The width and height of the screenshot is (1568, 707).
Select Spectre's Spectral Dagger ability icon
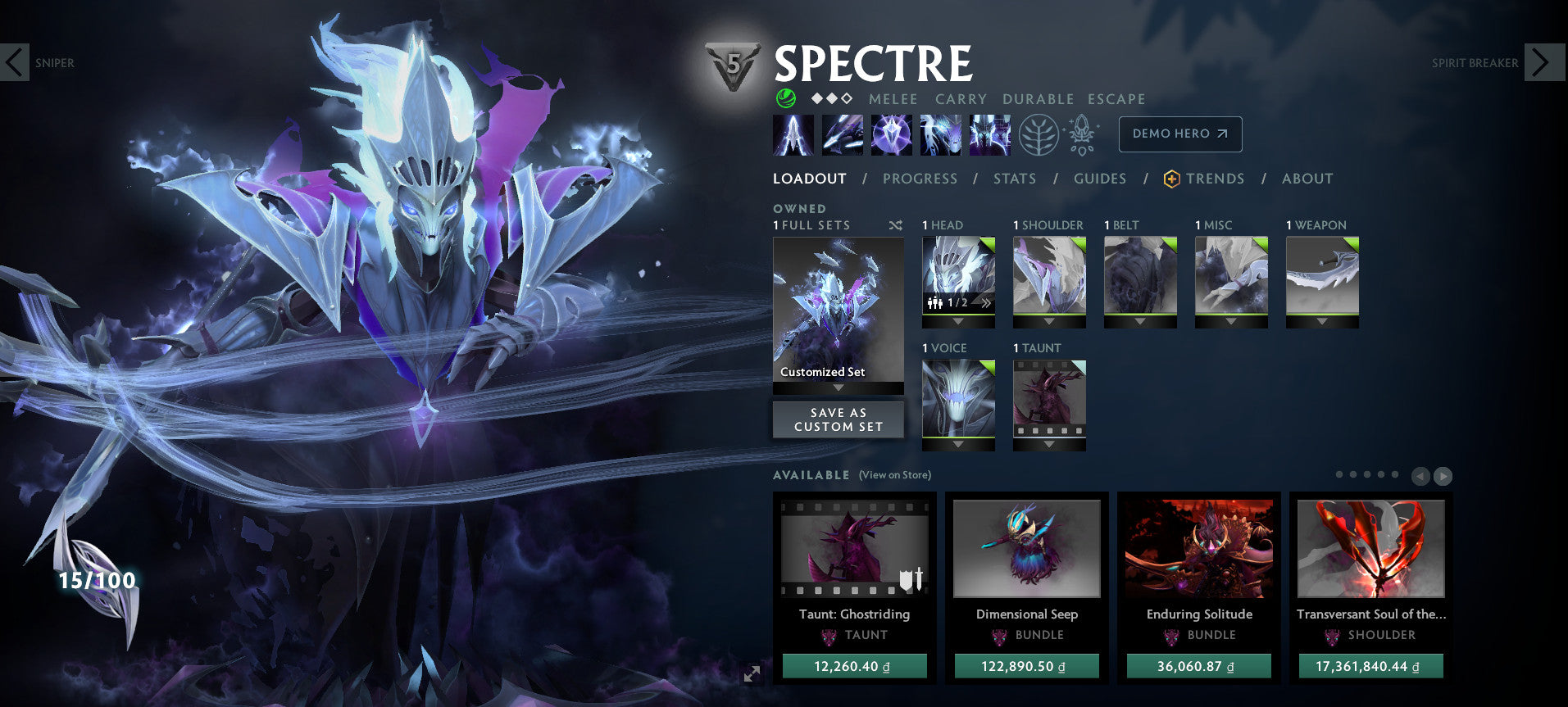tap(792, 134)
